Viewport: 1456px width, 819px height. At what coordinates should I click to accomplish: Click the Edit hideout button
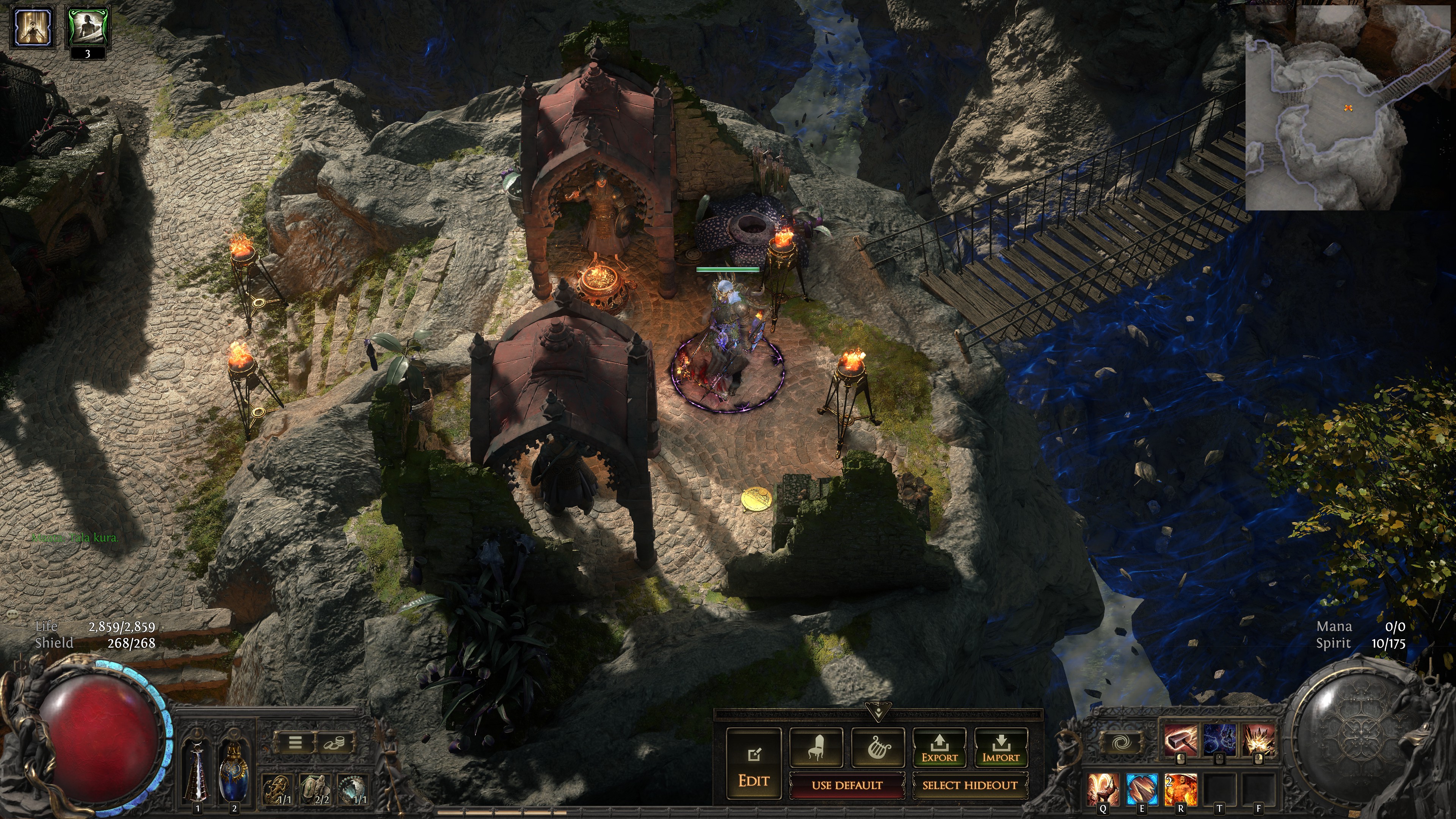[753, 763]
